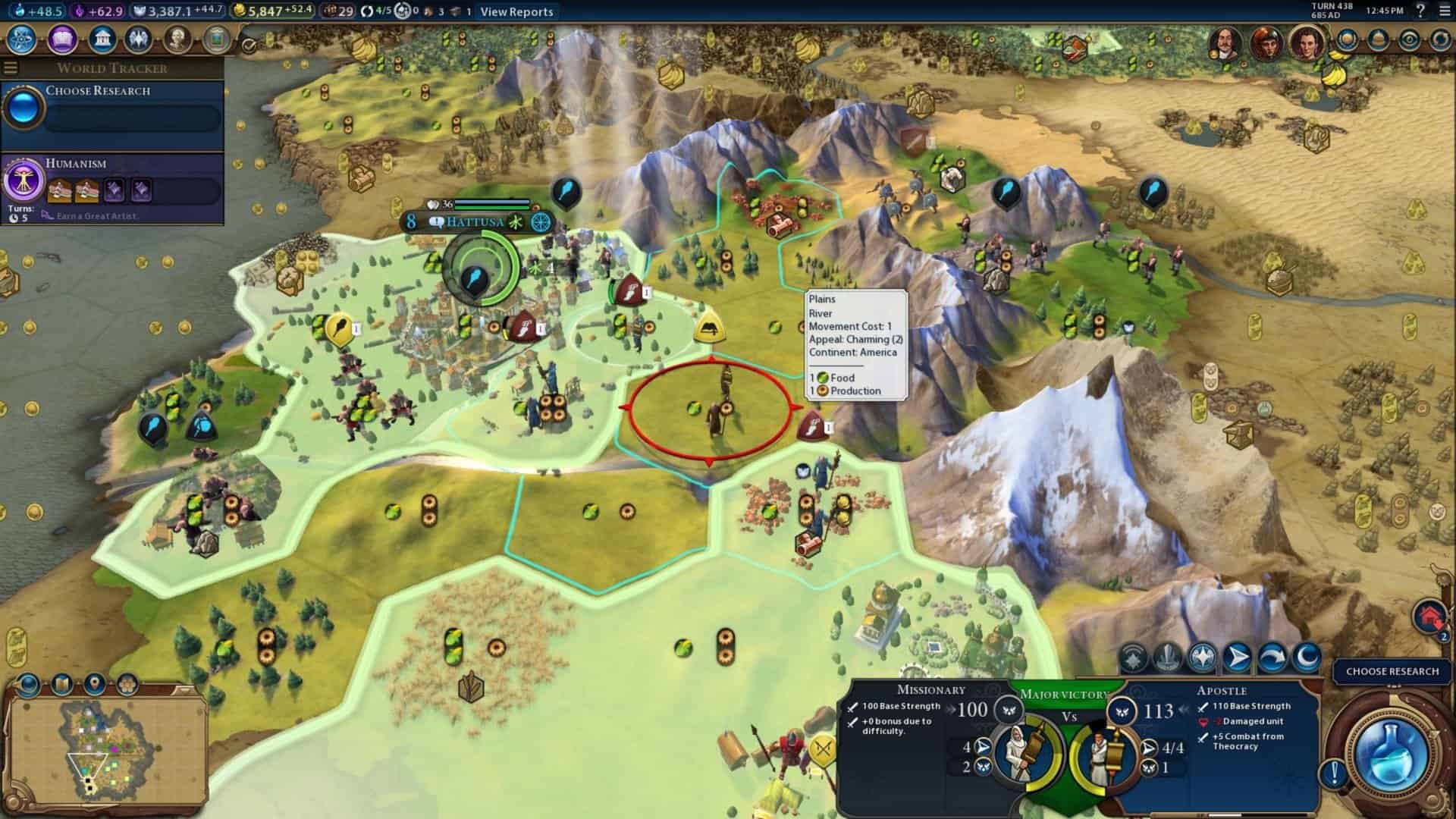Open the civics tree purple book icon
Image resolution: width=1456 pixels, height=819 pixels.
(62, 39)
